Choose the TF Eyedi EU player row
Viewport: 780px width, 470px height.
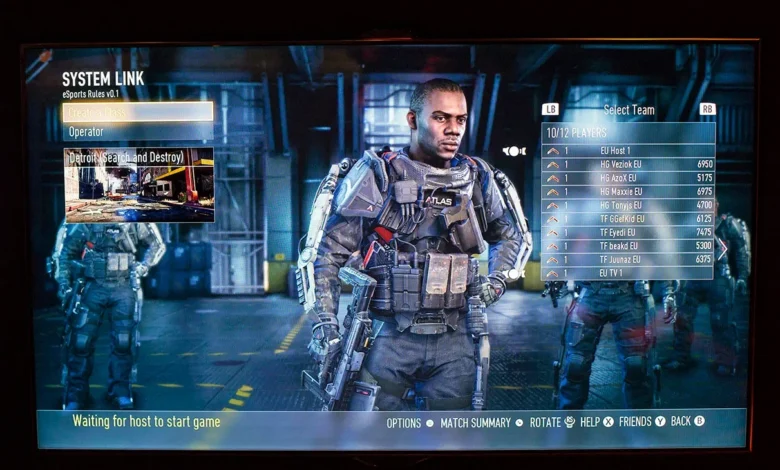pos(628,232)
